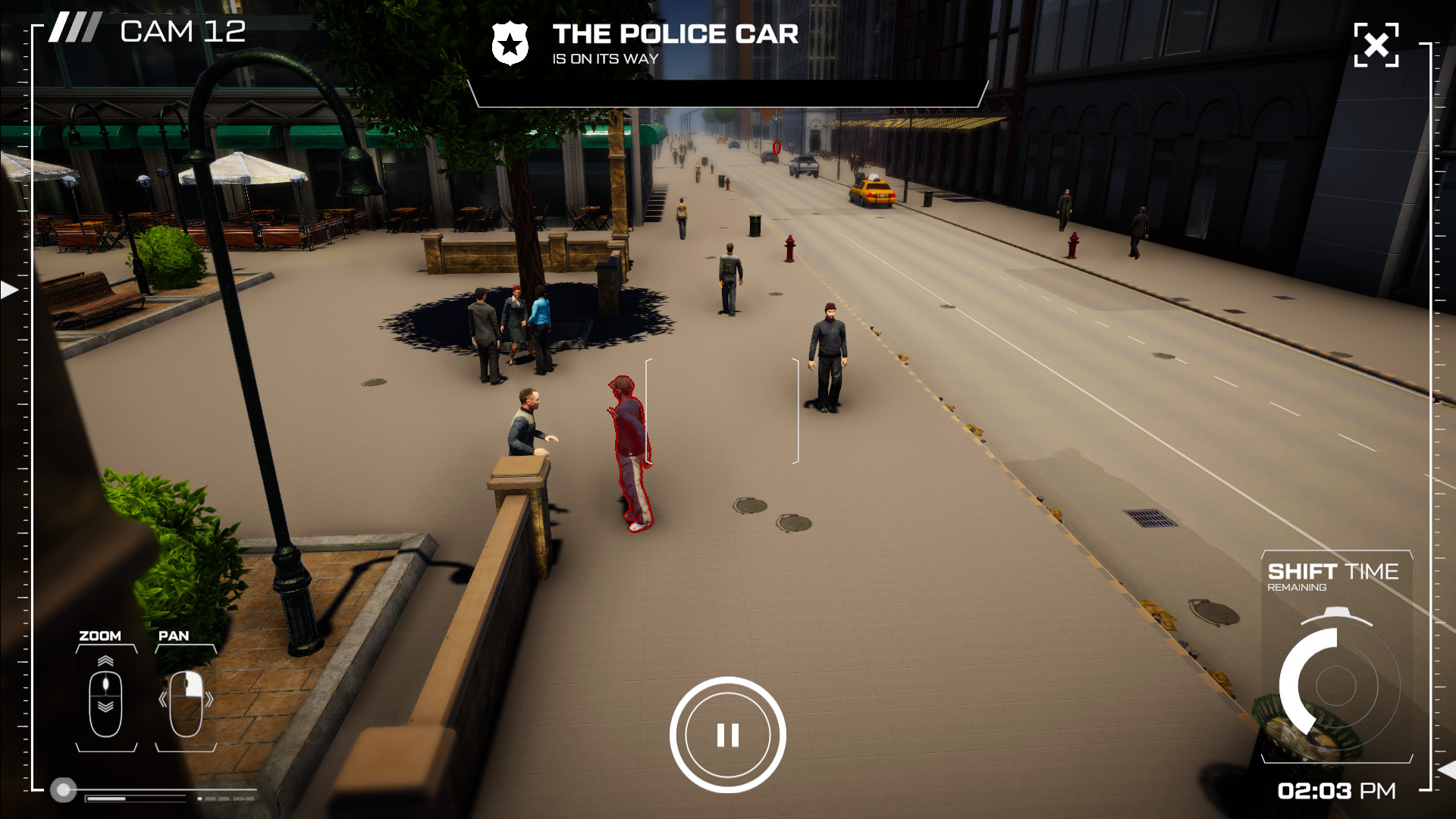The image size is (1456, 819).
Task: Pause the camera feed with the round button
Action: click(727, 735)
